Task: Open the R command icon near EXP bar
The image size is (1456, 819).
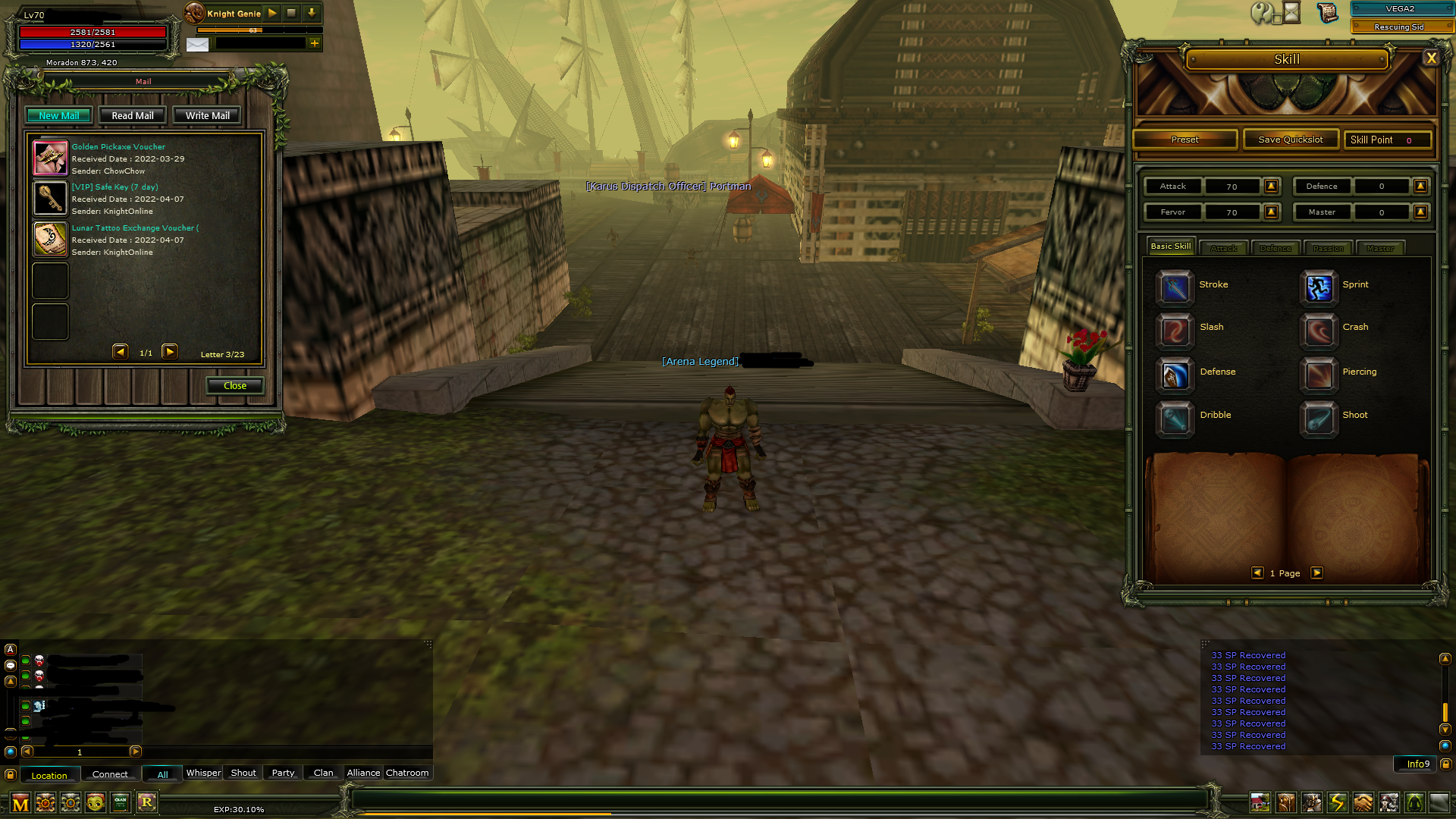Action: click(x=147, y=802)
